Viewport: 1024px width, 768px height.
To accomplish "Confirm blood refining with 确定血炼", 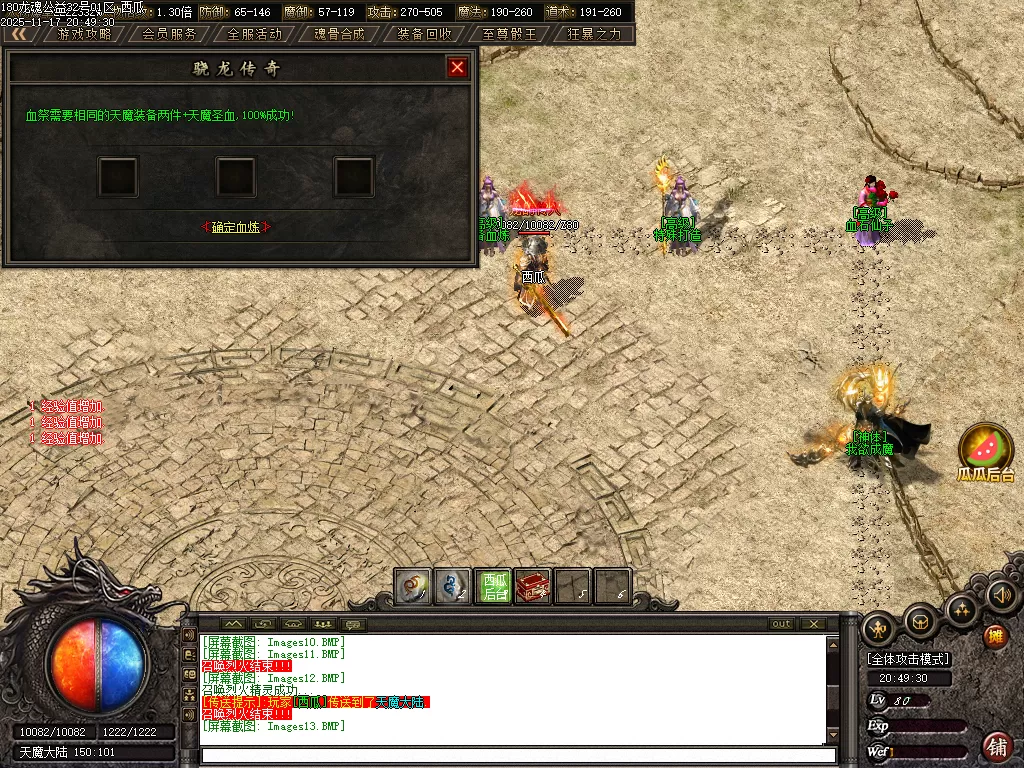I will point(236,227).
